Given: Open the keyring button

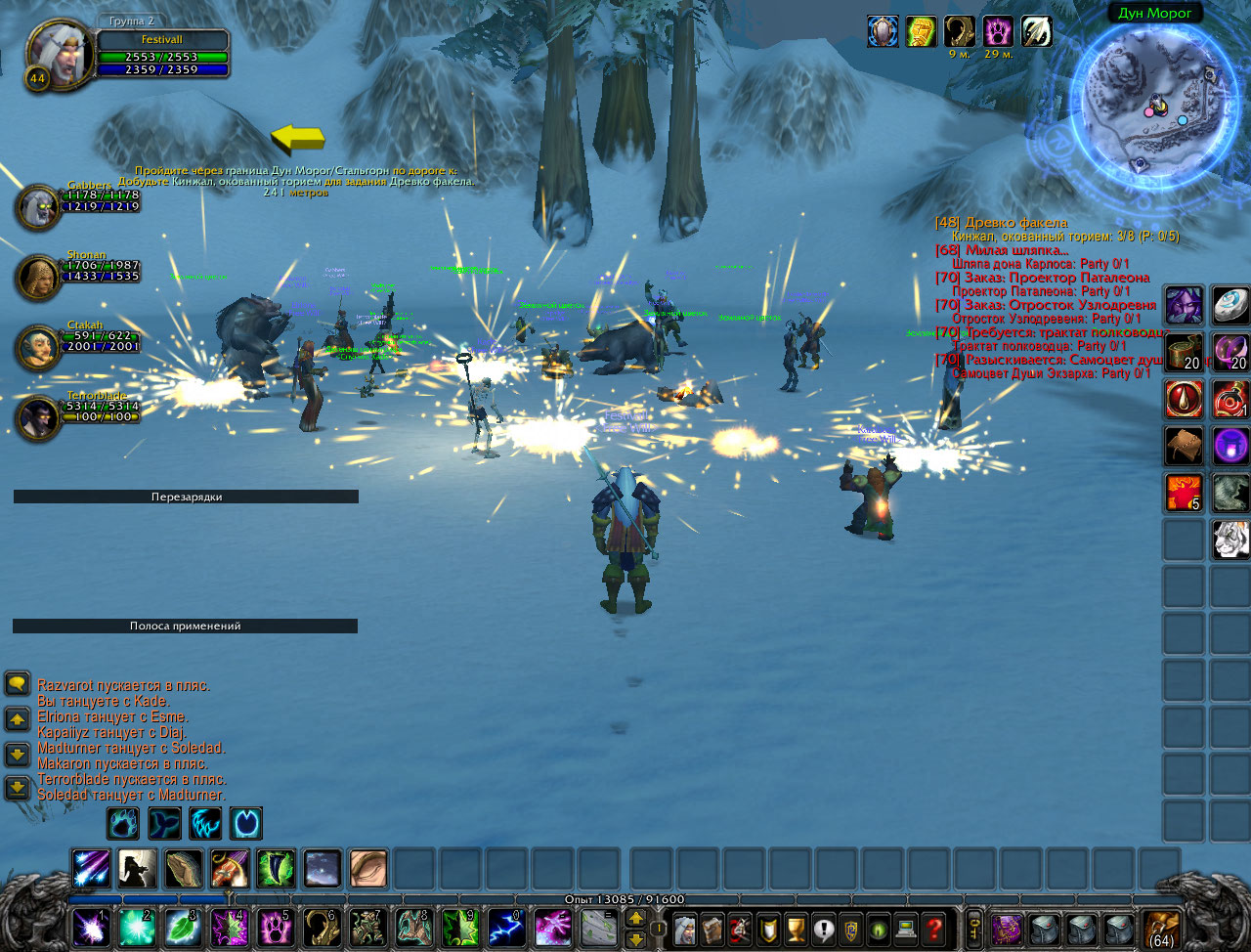Looking at the screenshot, I should click(x=973, y=927).
